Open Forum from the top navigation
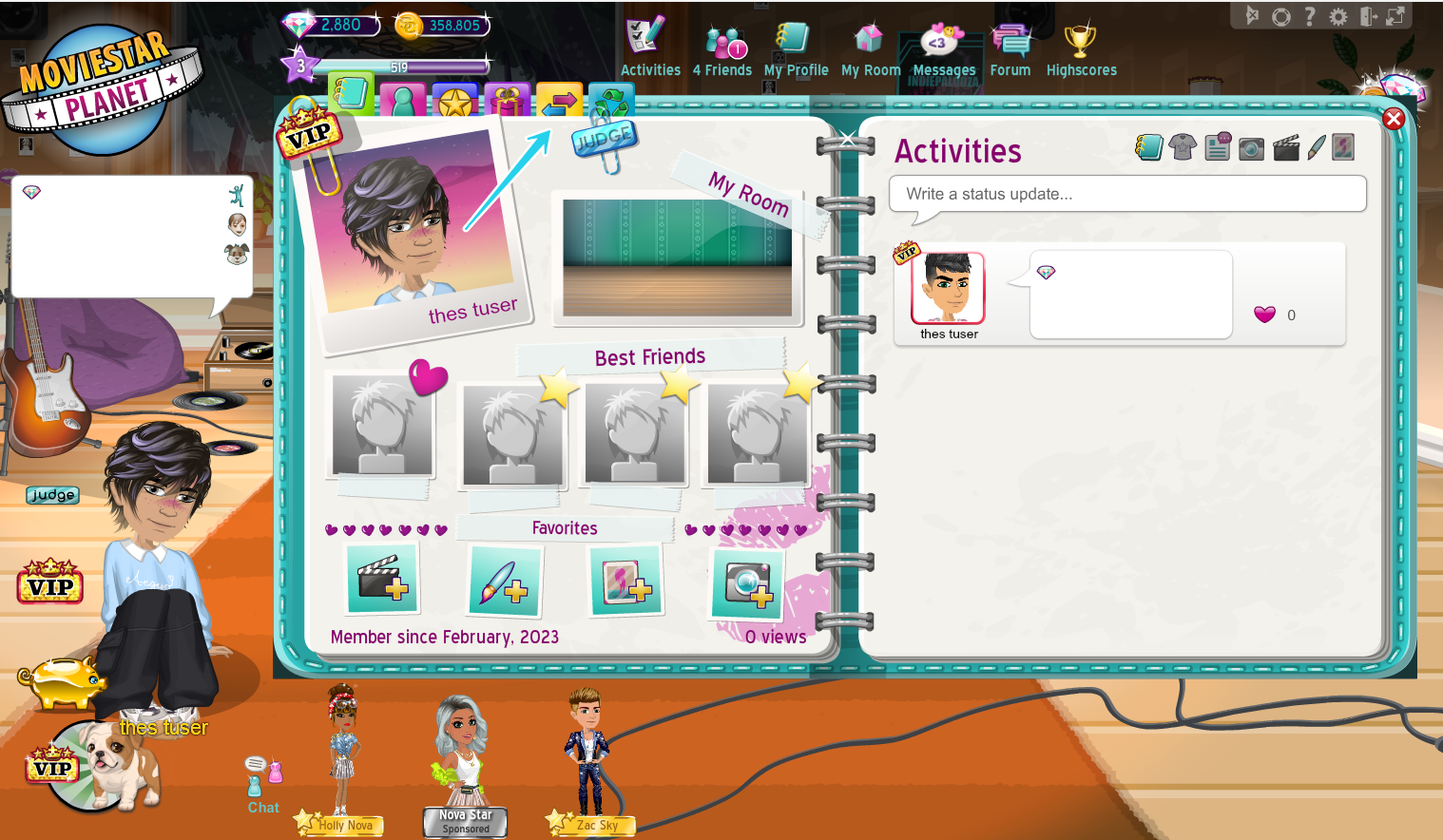Viewport: 1443px width, 840px height. 1010,49
